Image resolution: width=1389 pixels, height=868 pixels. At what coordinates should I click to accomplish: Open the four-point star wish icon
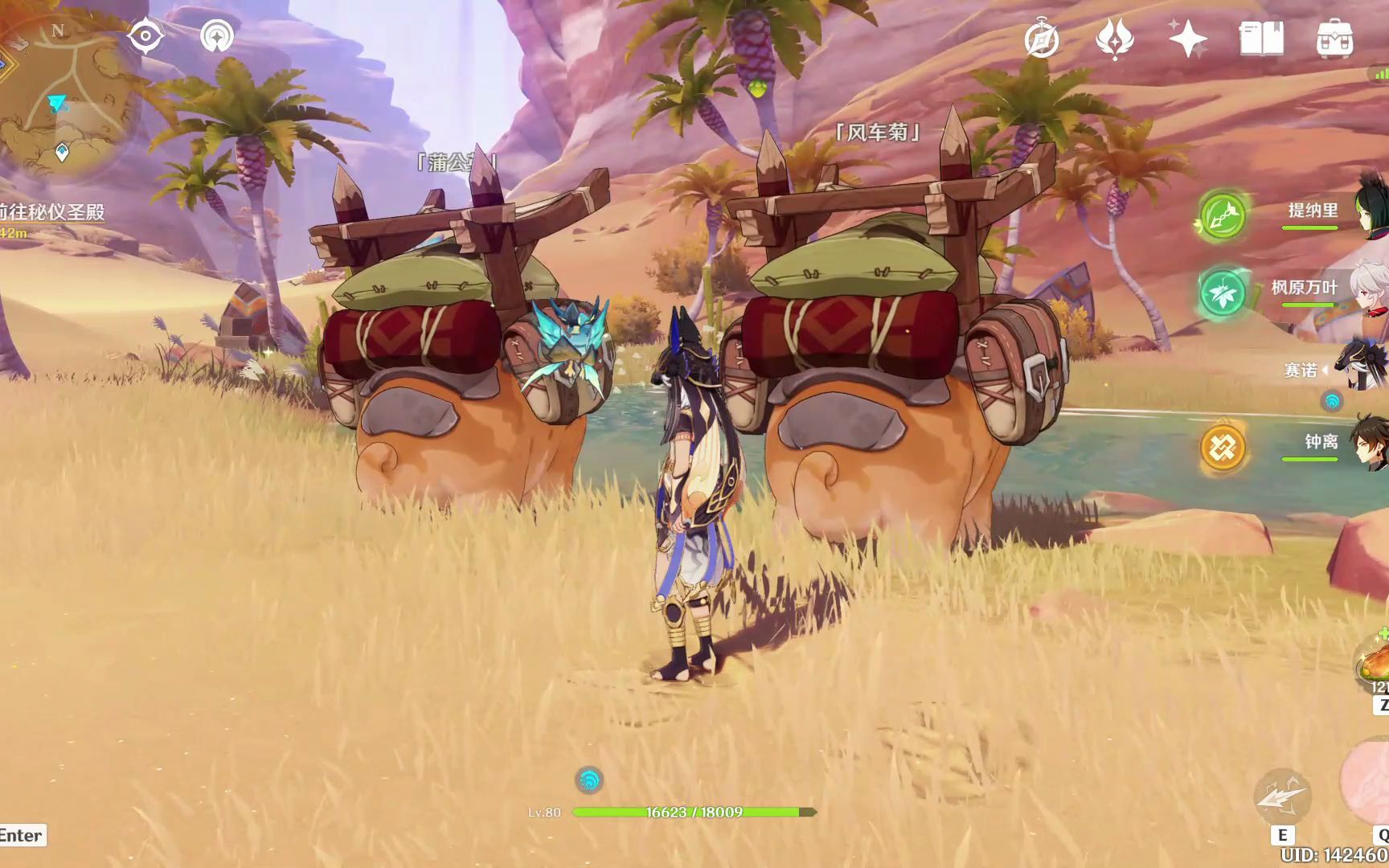click(1188, 39)
